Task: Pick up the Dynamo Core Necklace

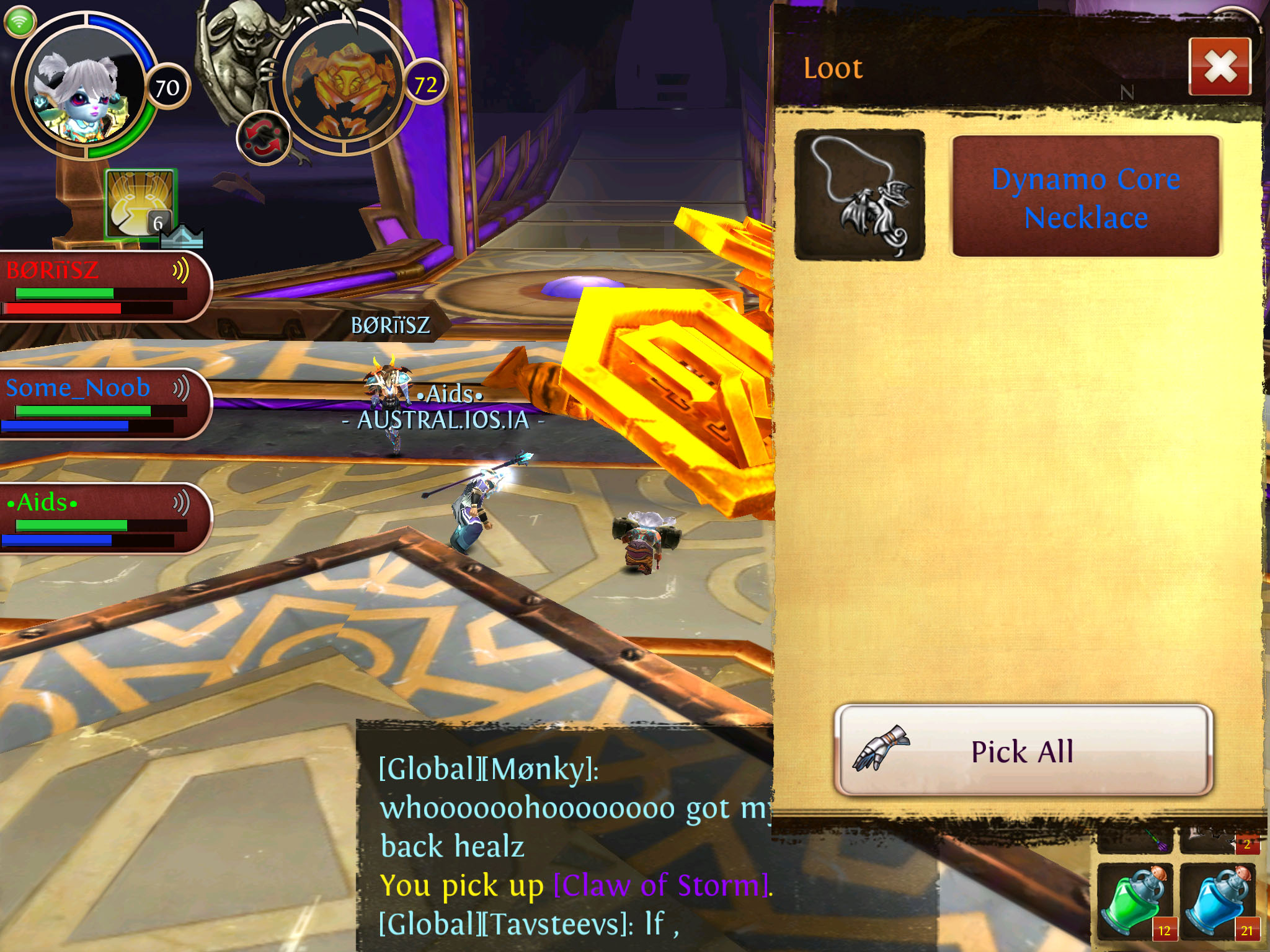Action: tap(1085, 197)
